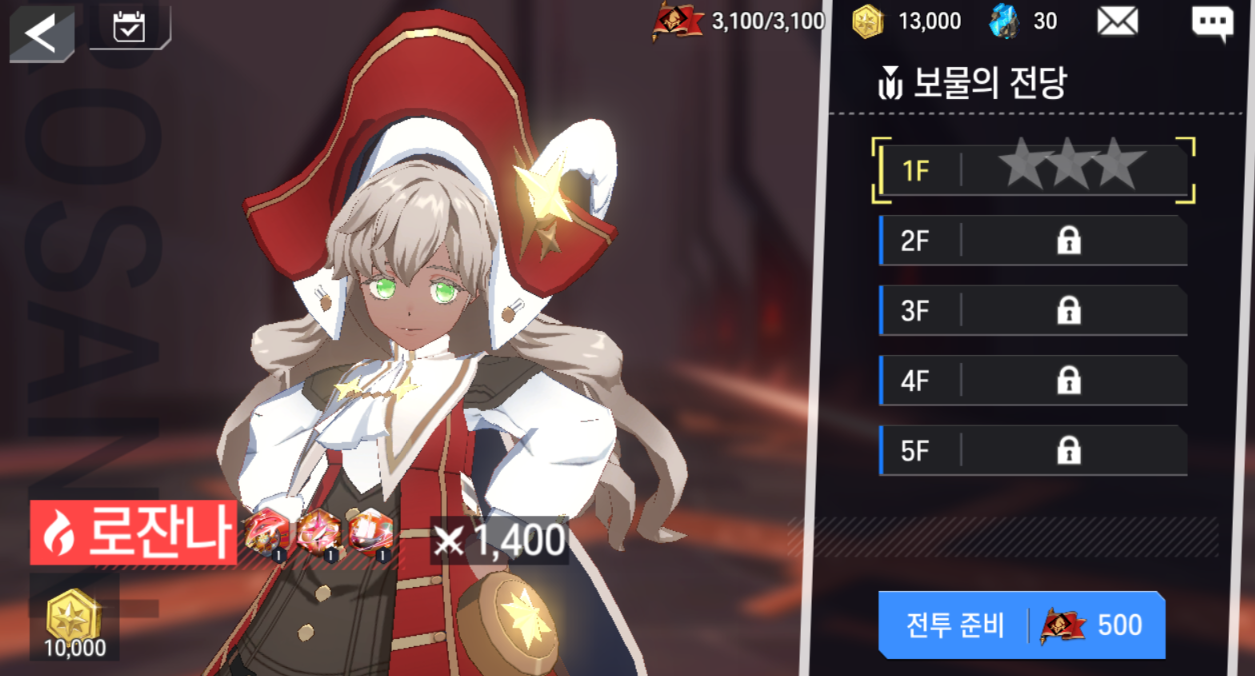1256x676 pixels.
Task: Select the first red skill icon
Action: click(x=268, y=531)
